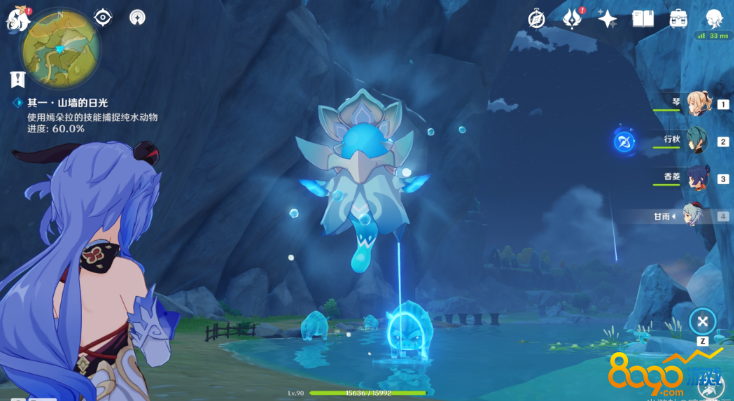Activate the circular gadget button with X symbol
Viewport: 734px width, 401px height.
pos(703,321)
